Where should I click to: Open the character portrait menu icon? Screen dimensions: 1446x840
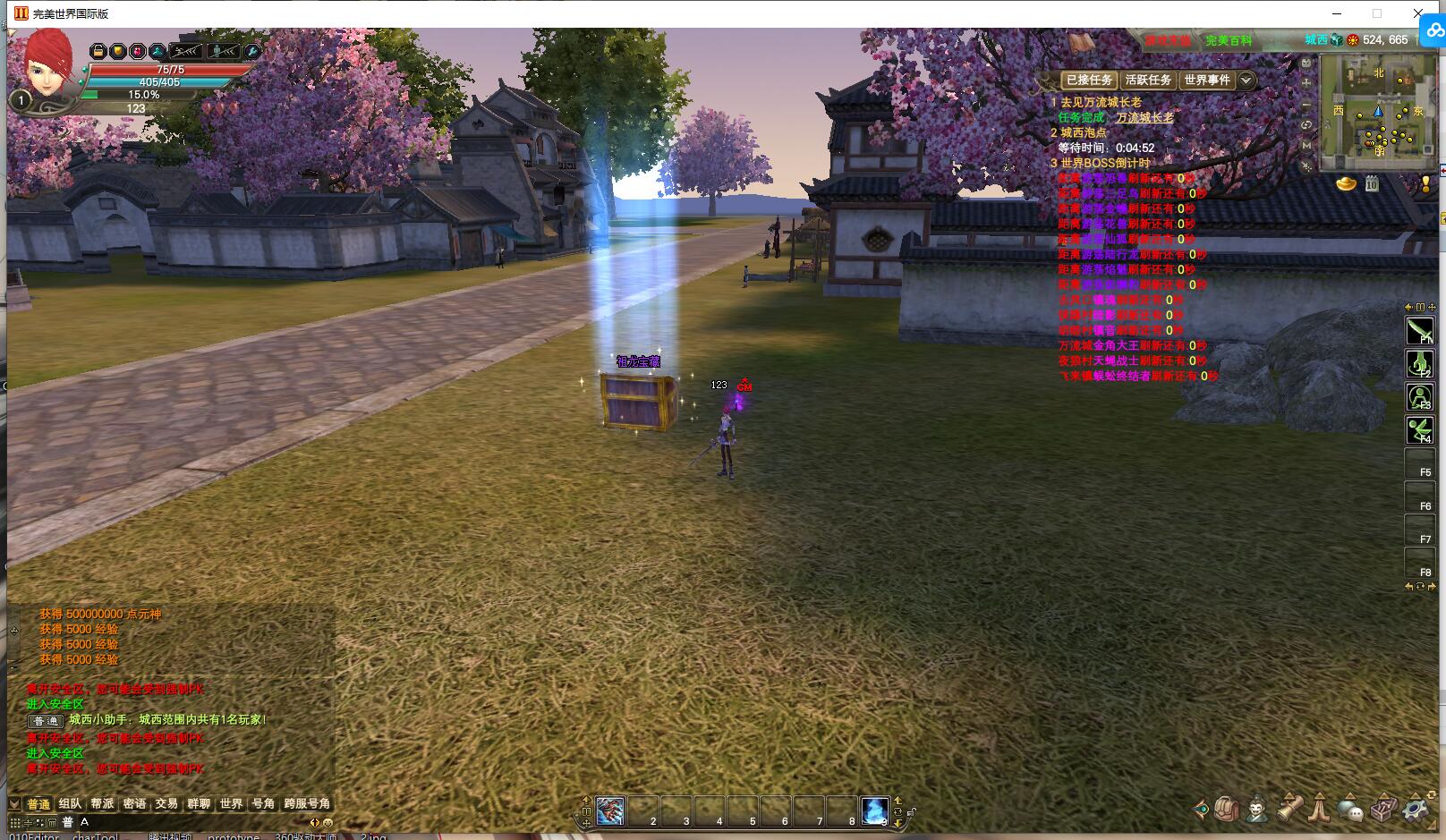pyautogui.click(x=1258, y=810)
